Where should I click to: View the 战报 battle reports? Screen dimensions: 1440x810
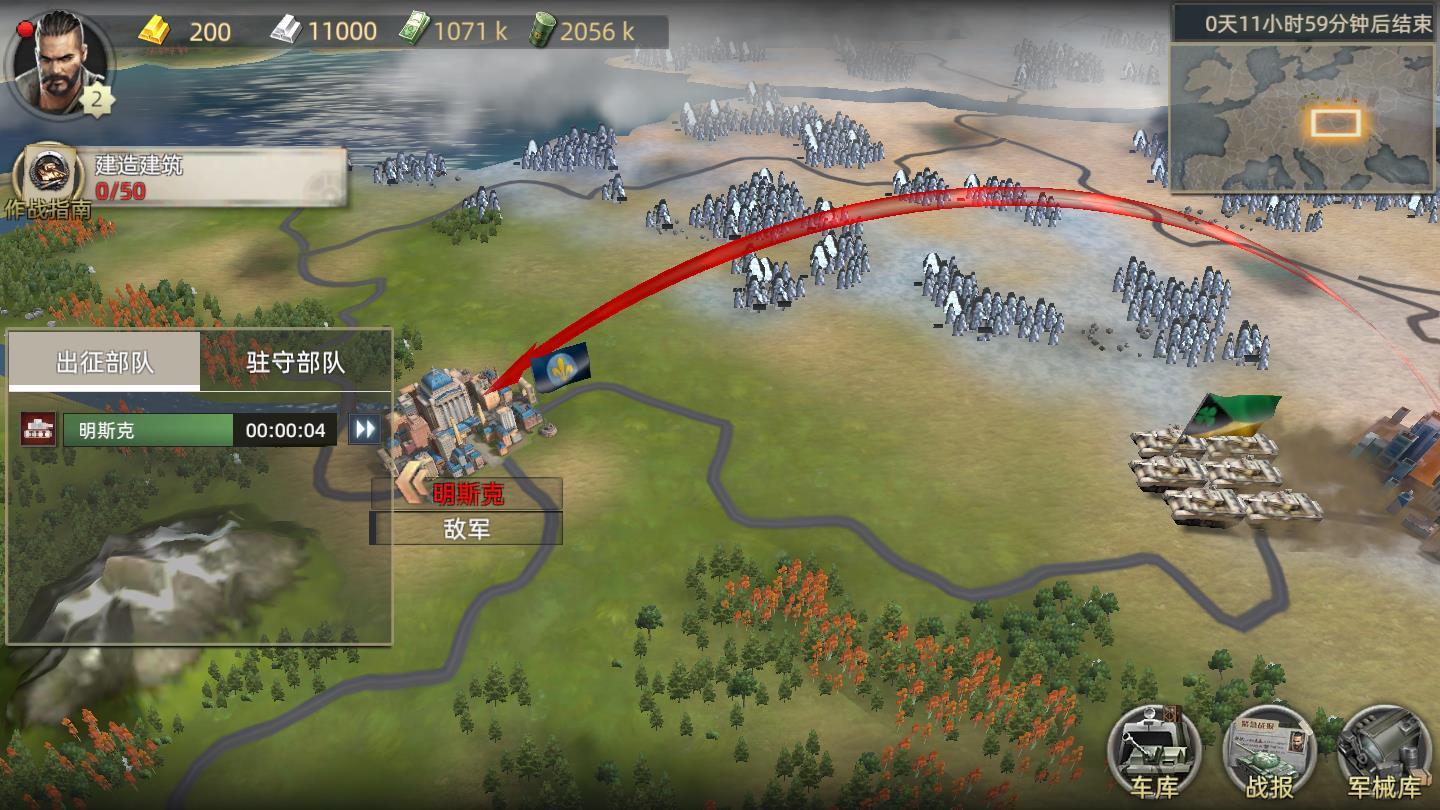(1269, 752)
